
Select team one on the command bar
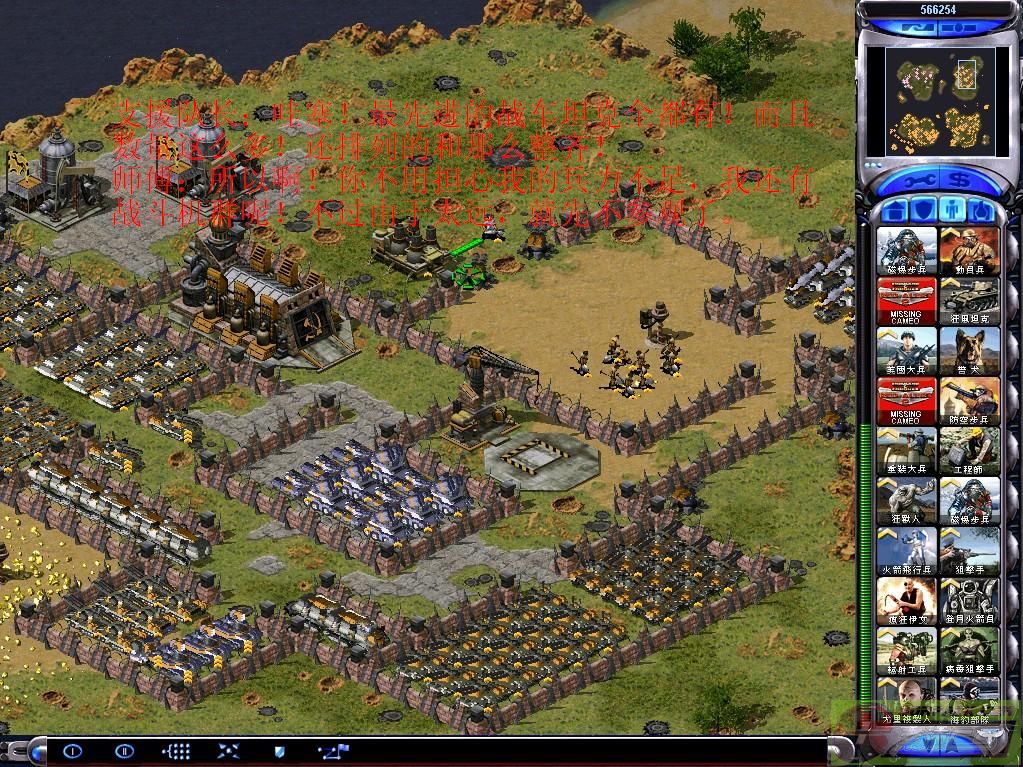pos(71,750)
